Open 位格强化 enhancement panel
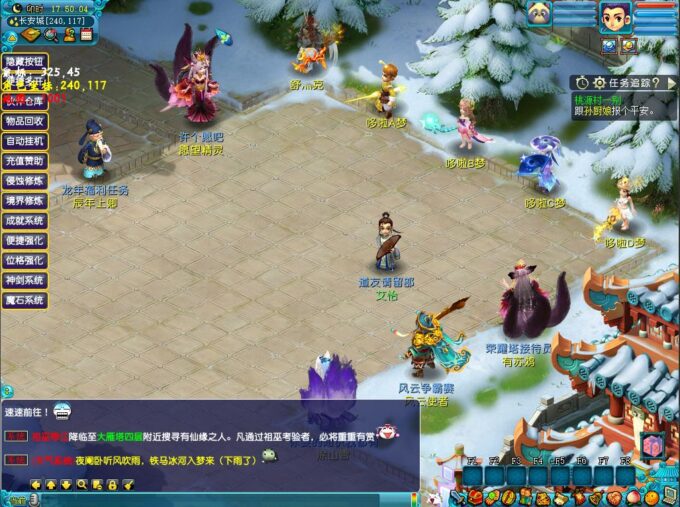Viewport: 680px width, 507px height. coord(23,260)
